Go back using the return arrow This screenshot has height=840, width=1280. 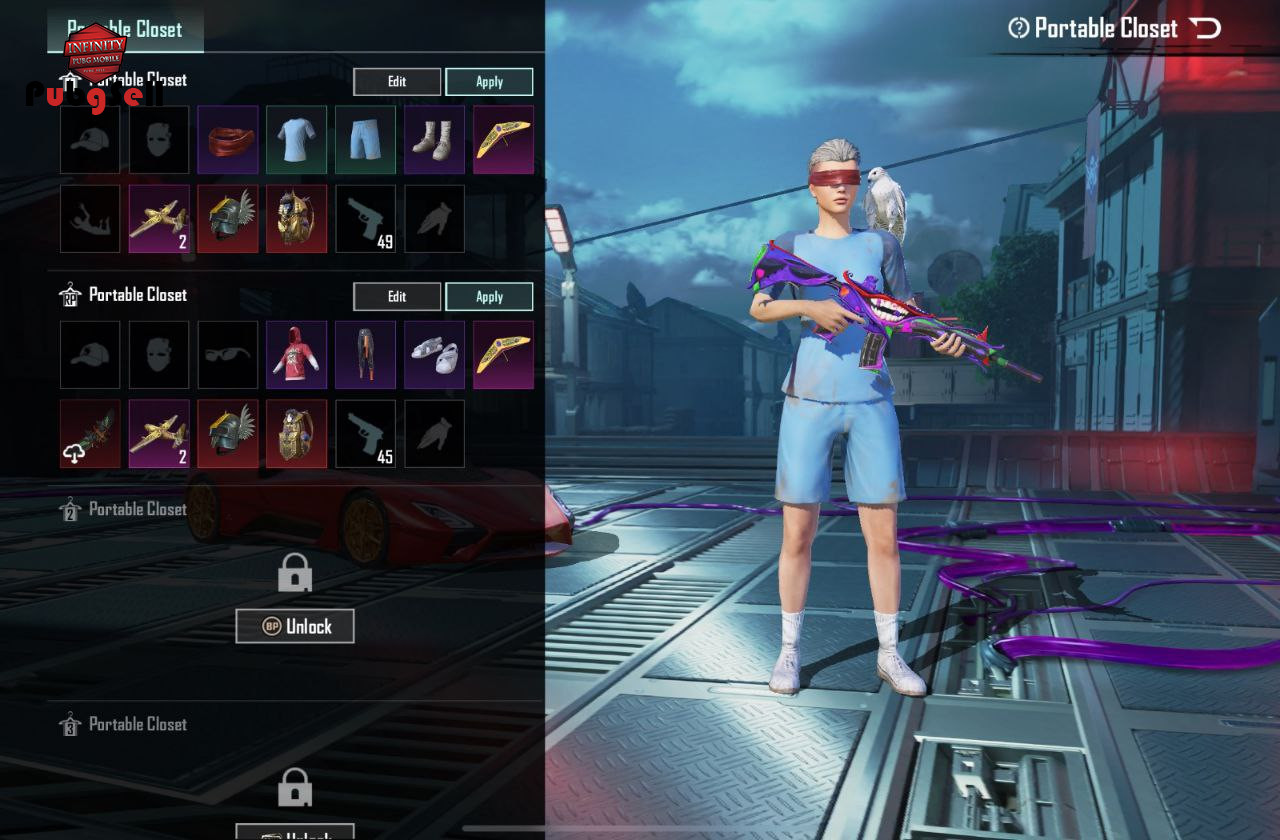point(1205,28)
